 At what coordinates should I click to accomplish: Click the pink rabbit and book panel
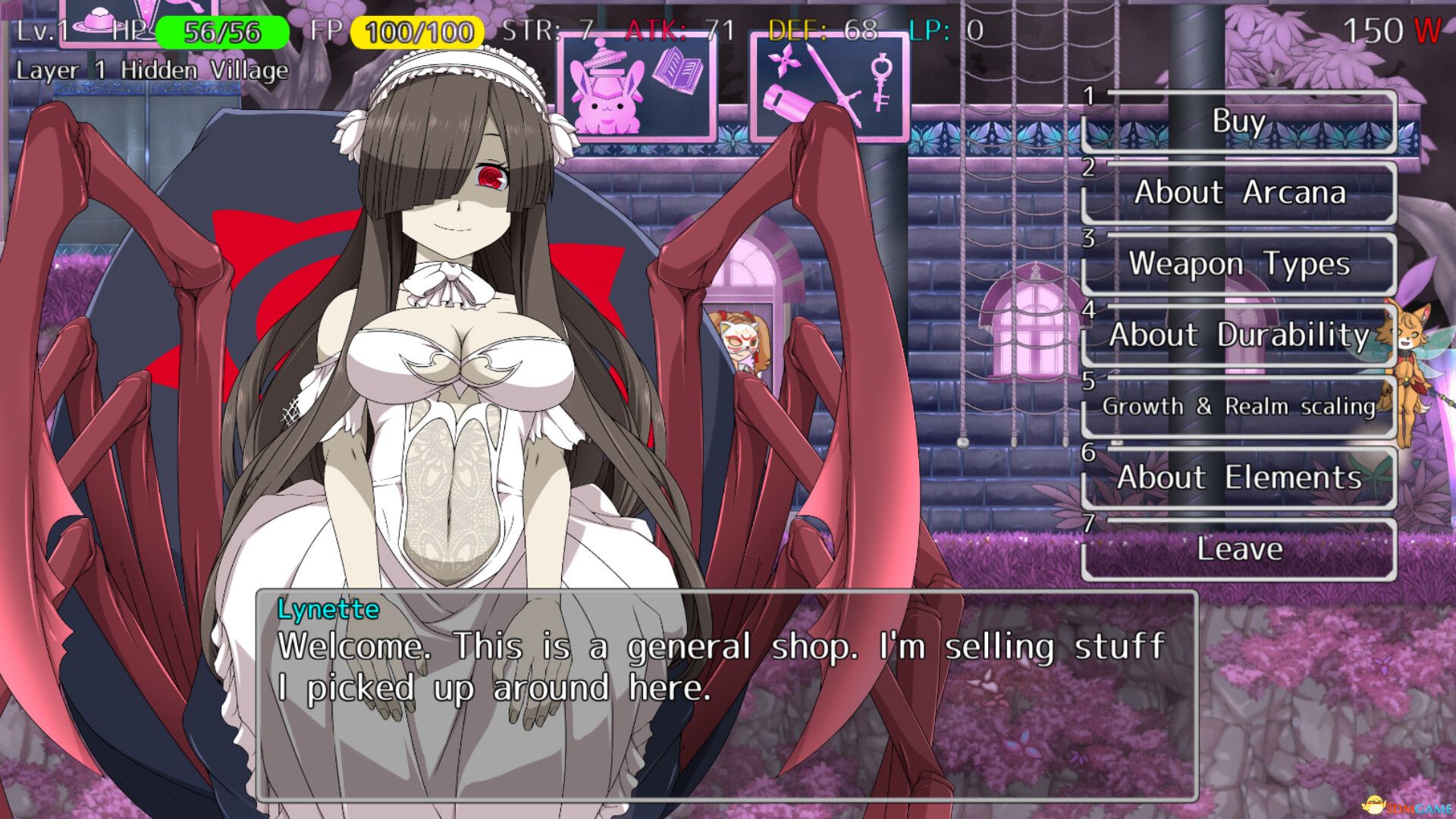point(637,86)
